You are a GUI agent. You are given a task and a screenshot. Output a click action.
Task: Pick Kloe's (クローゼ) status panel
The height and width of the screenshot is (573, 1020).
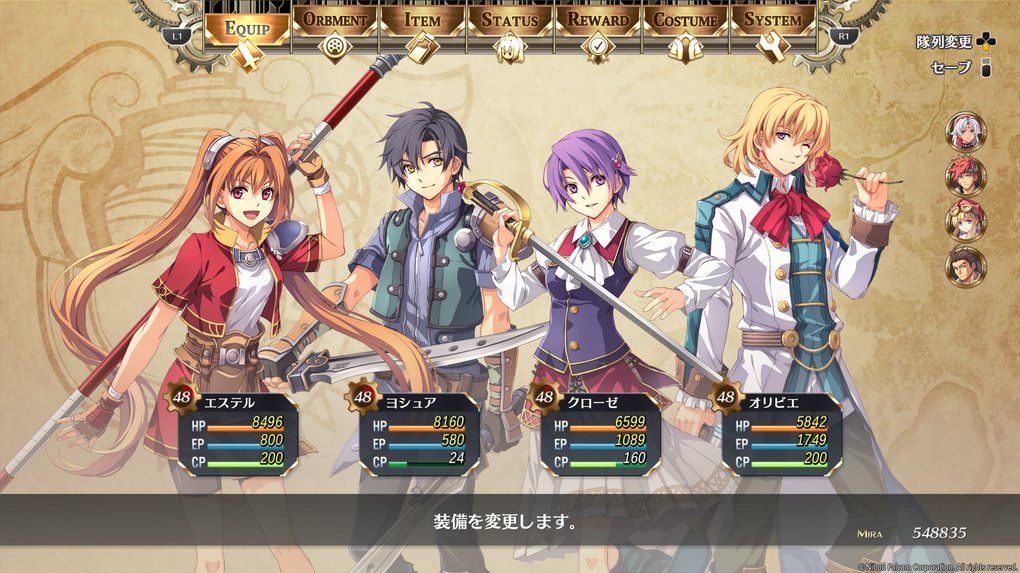coord(598,430)
